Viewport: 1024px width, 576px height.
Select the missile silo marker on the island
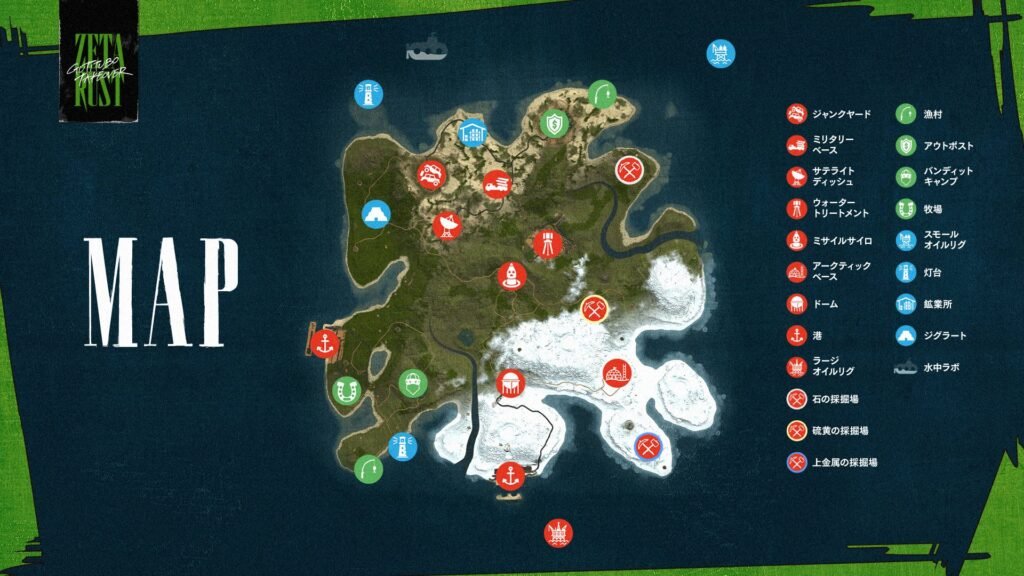click(x=511, y=274)
